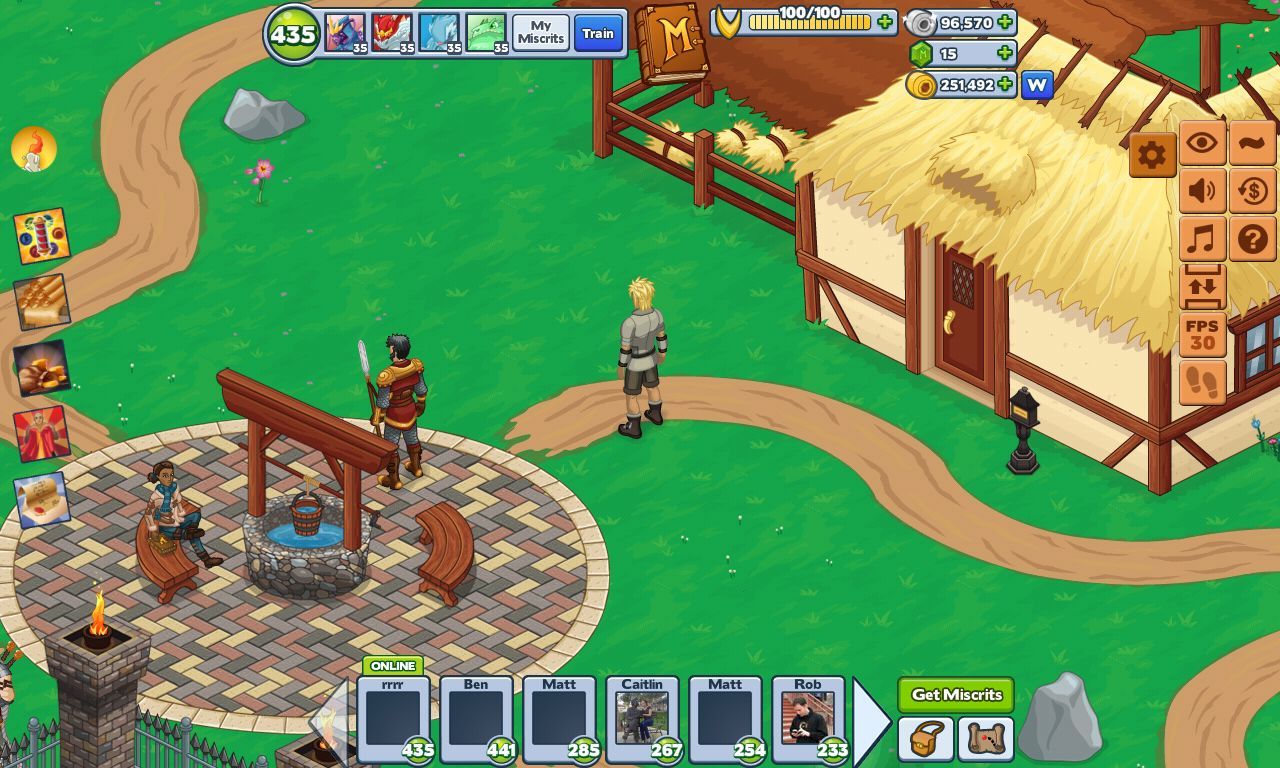Image resolution: width=1280 pixels, height=768 pixels.
Task: Open the W world chat button
Action: pyautogui.click(x=1036, y=85)
